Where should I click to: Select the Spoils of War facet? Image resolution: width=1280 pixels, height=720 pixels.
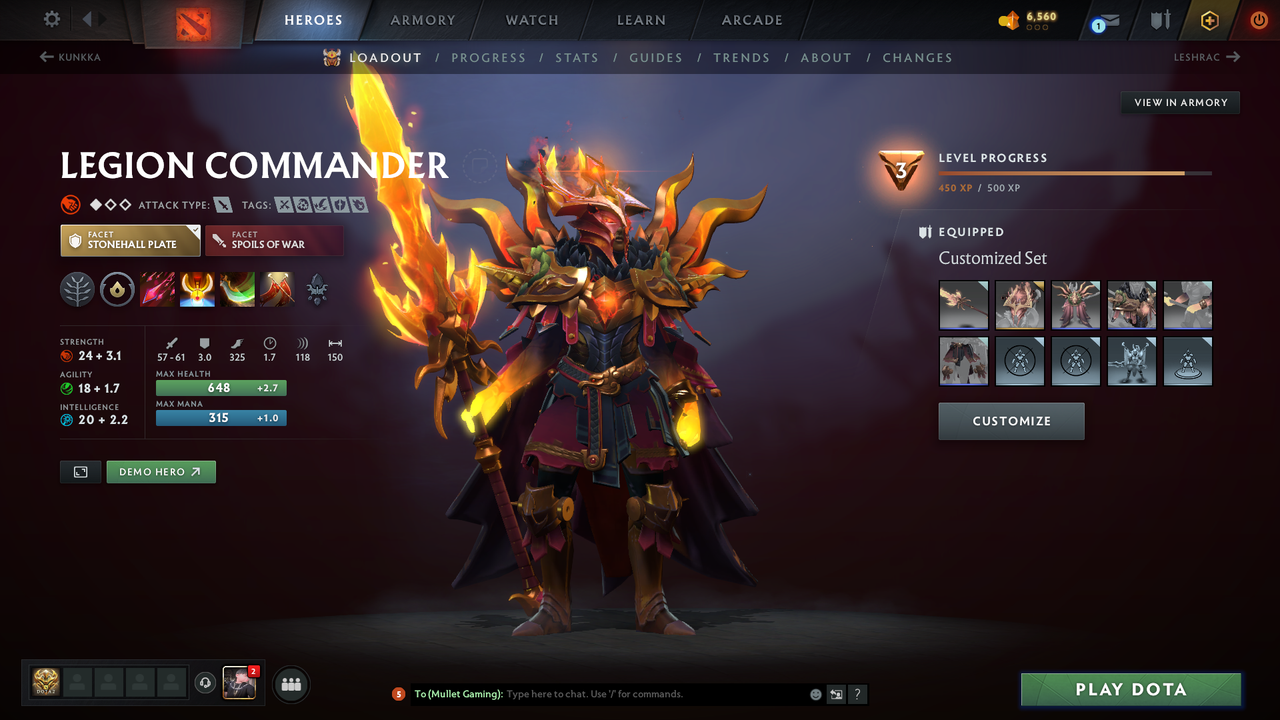[x=274, y=240]
